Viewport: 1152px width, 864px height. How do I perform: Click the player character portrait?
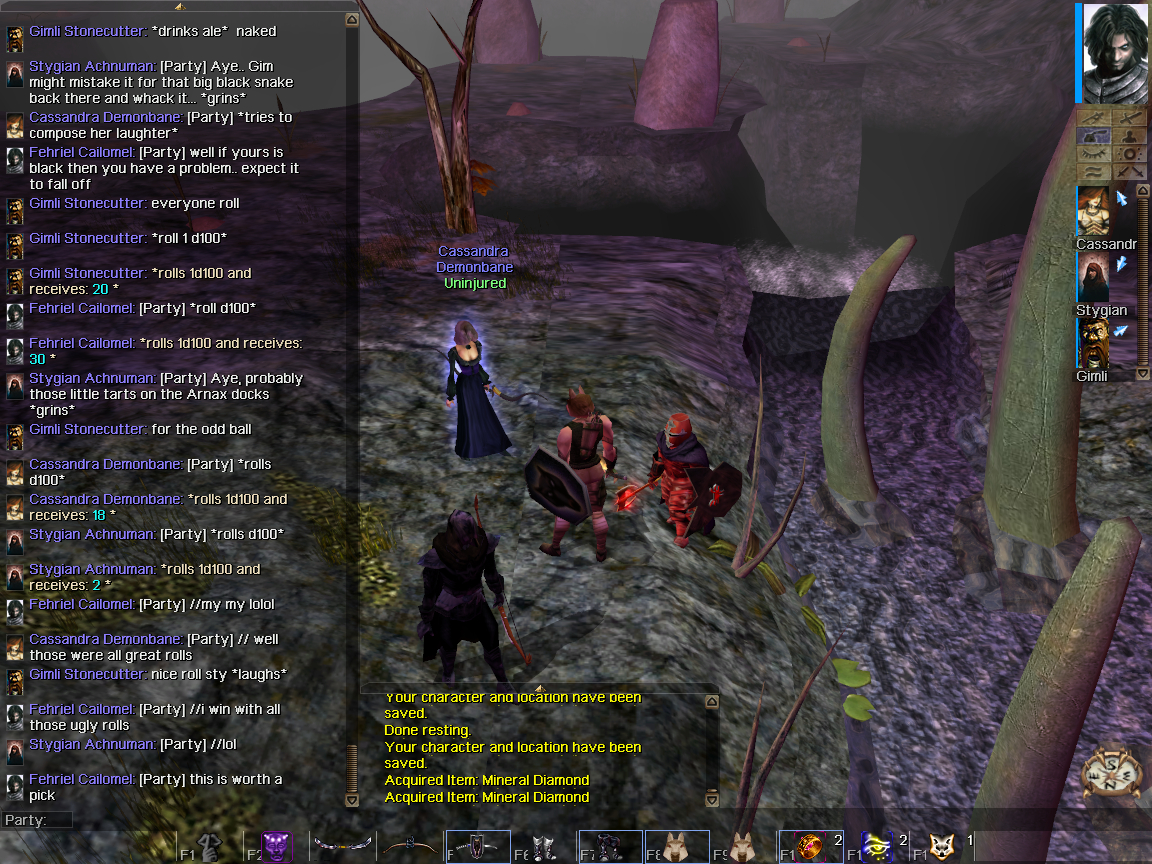tap(1115, 53)
